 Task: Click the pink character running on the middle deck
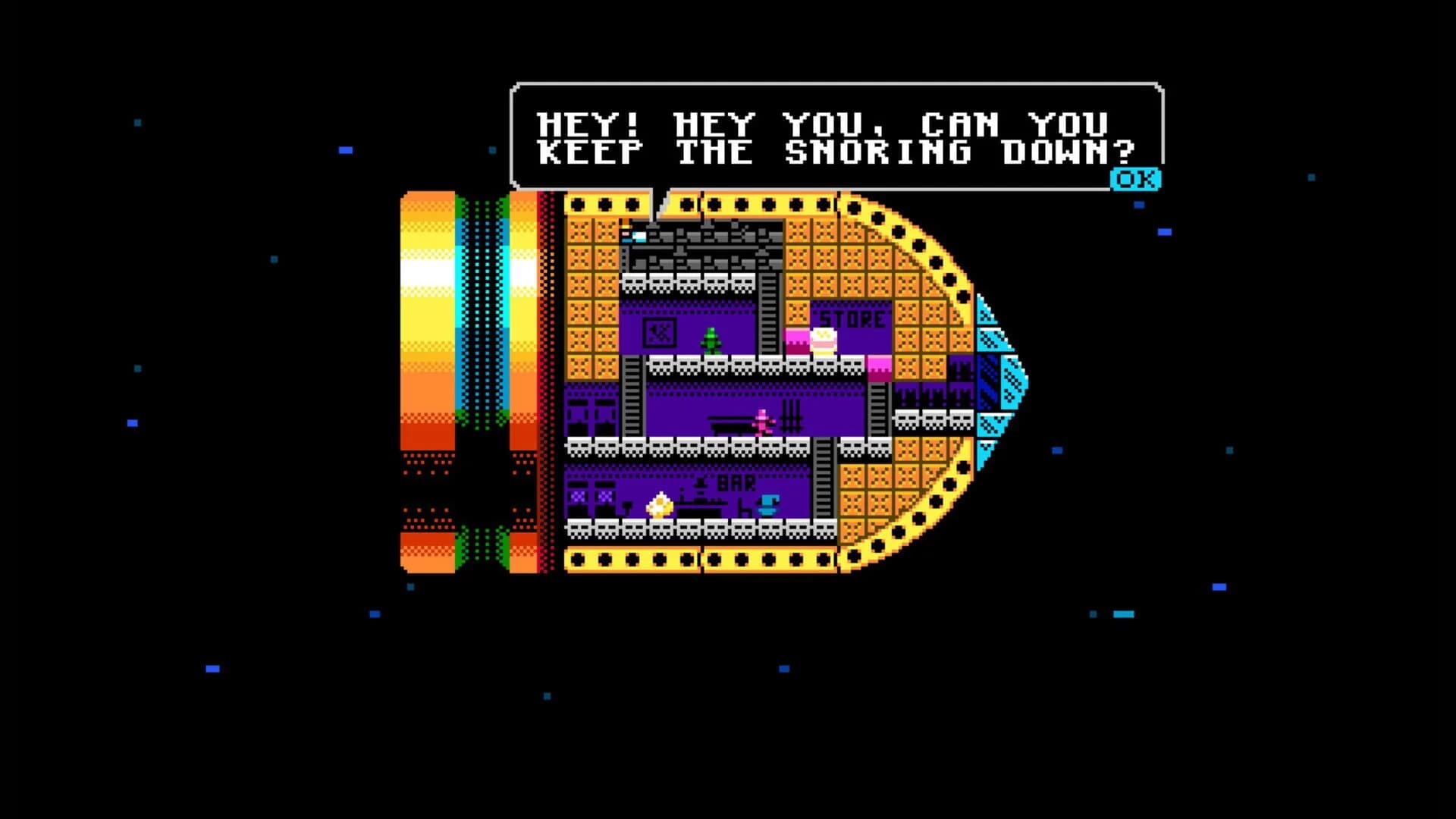(x=761, y=422)
